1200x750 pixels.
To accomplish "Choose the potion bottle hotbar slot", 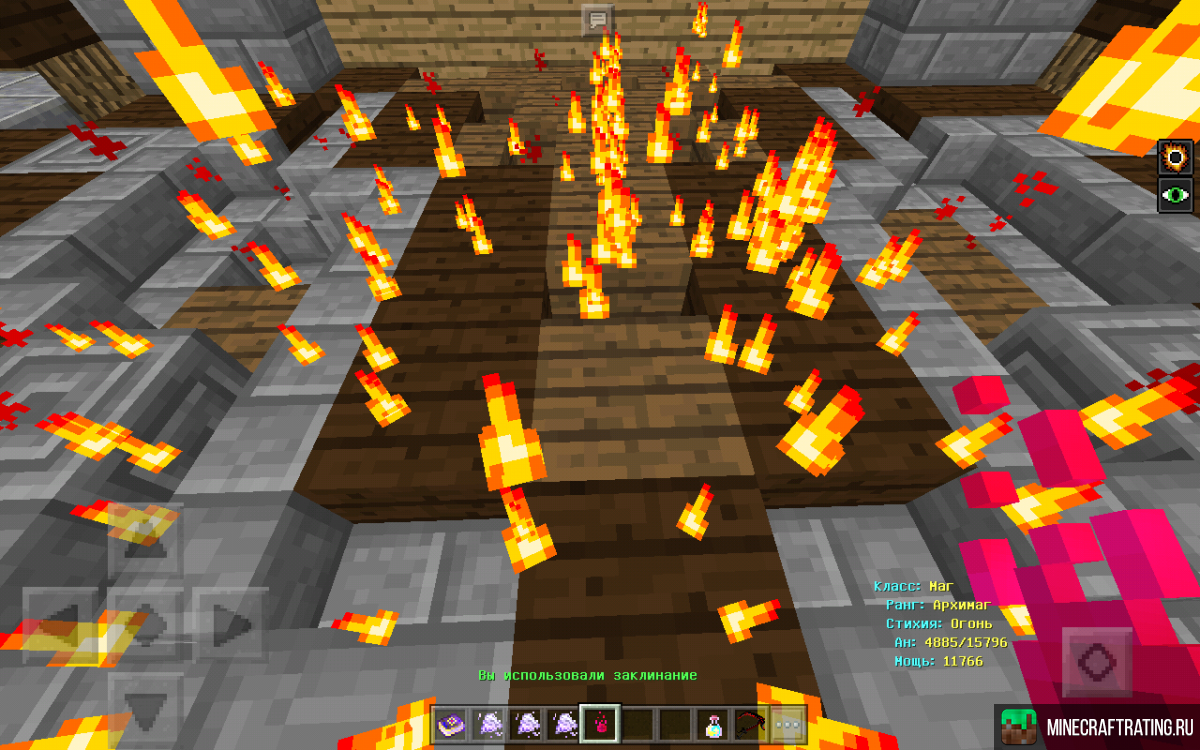I will click(715, 723).
